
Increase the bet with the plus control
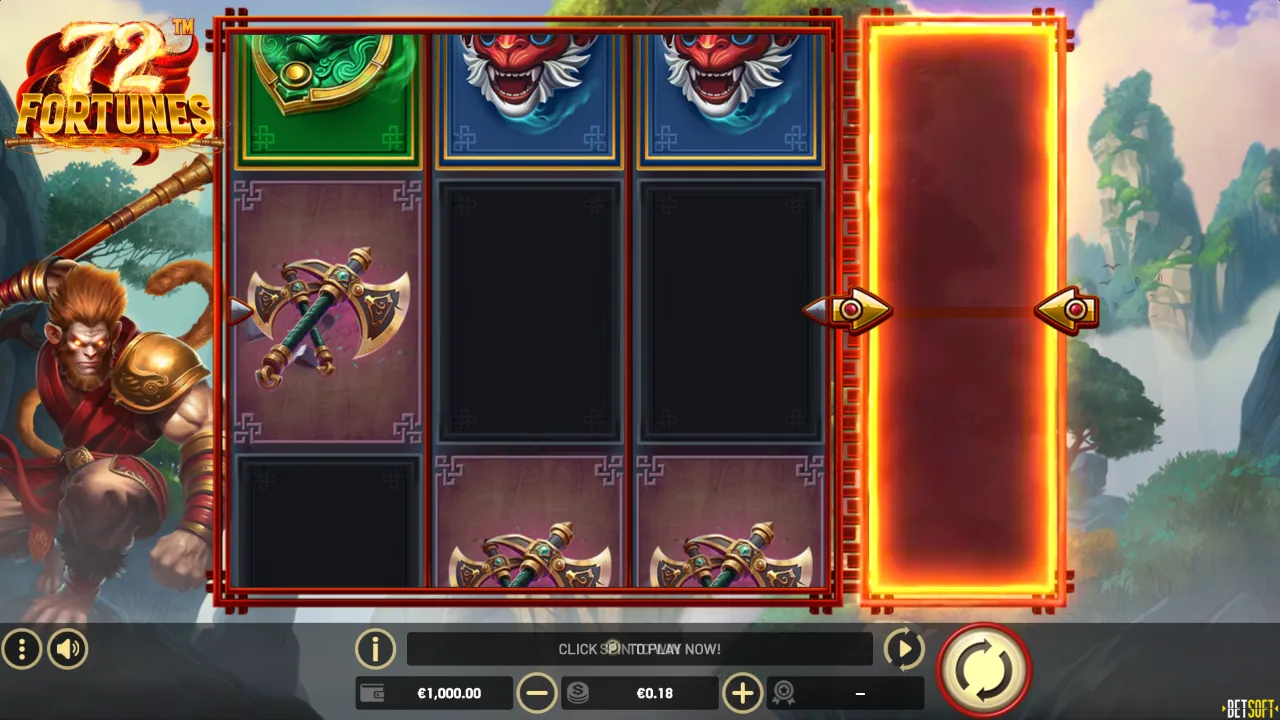tap(742, 692)
